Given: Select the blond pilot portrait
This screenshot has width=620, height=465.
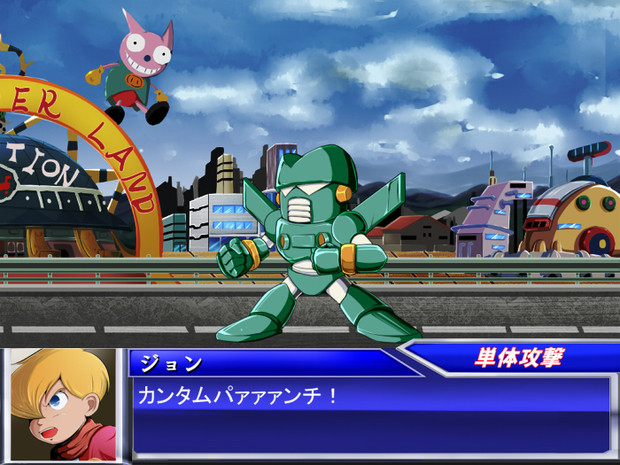Looking at the screenshot, I should (61, 405).
